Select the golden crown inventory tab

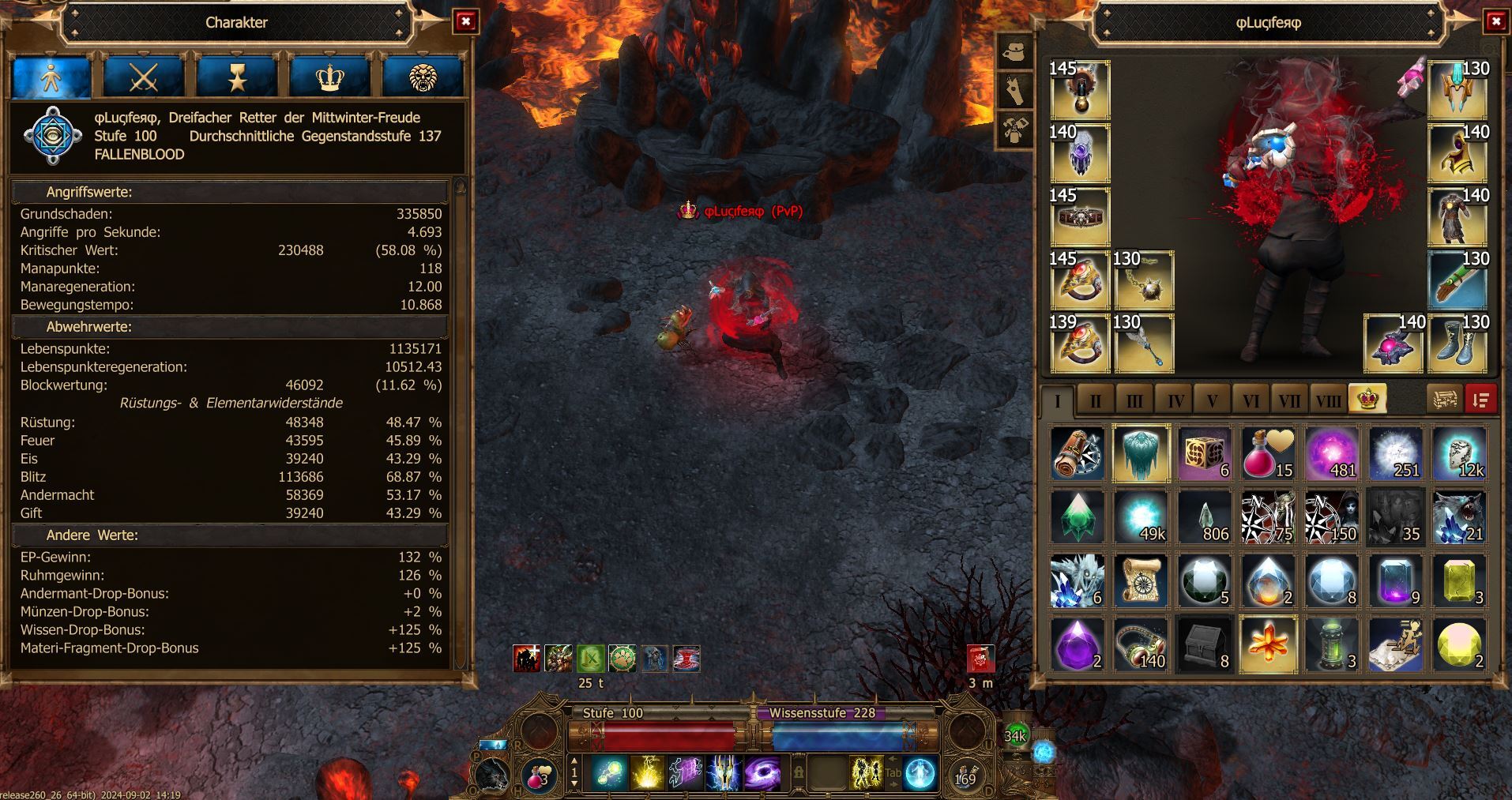1367,399
